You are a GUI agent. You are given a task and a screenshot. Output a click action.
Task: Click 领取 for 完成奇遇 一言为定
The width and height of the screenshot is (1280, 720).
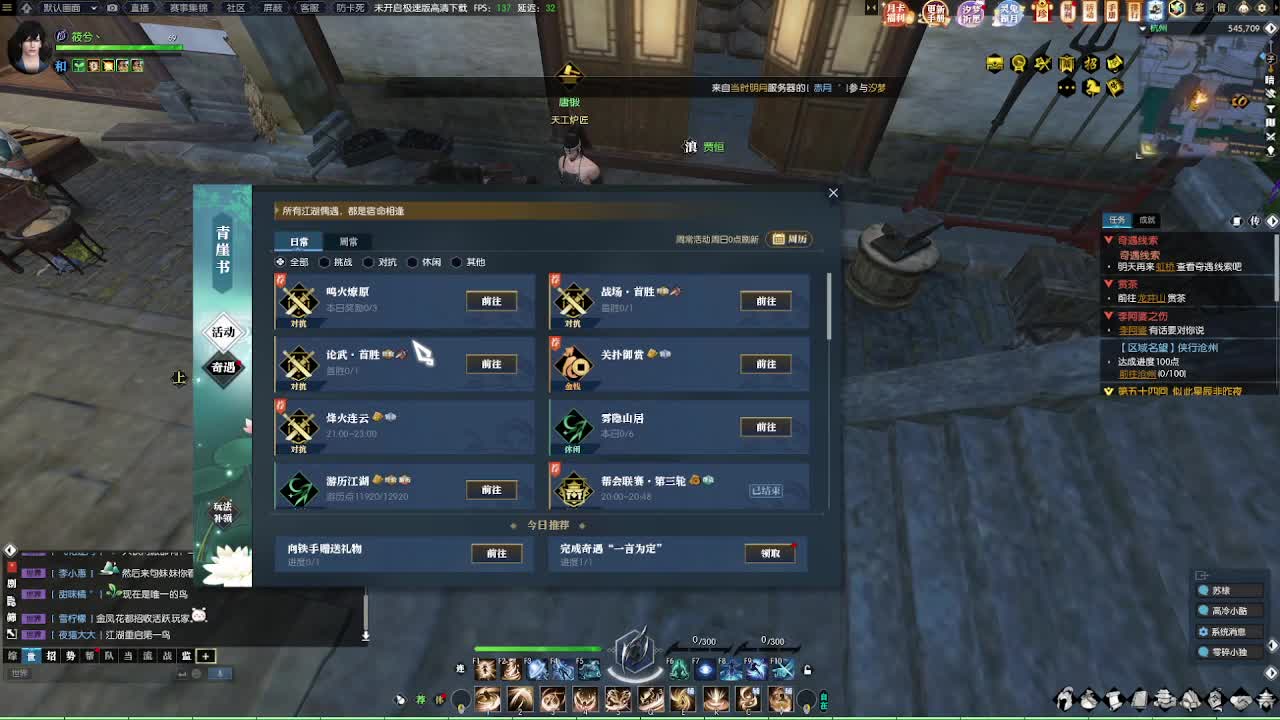pyautogui.click(x=768, y=553)
